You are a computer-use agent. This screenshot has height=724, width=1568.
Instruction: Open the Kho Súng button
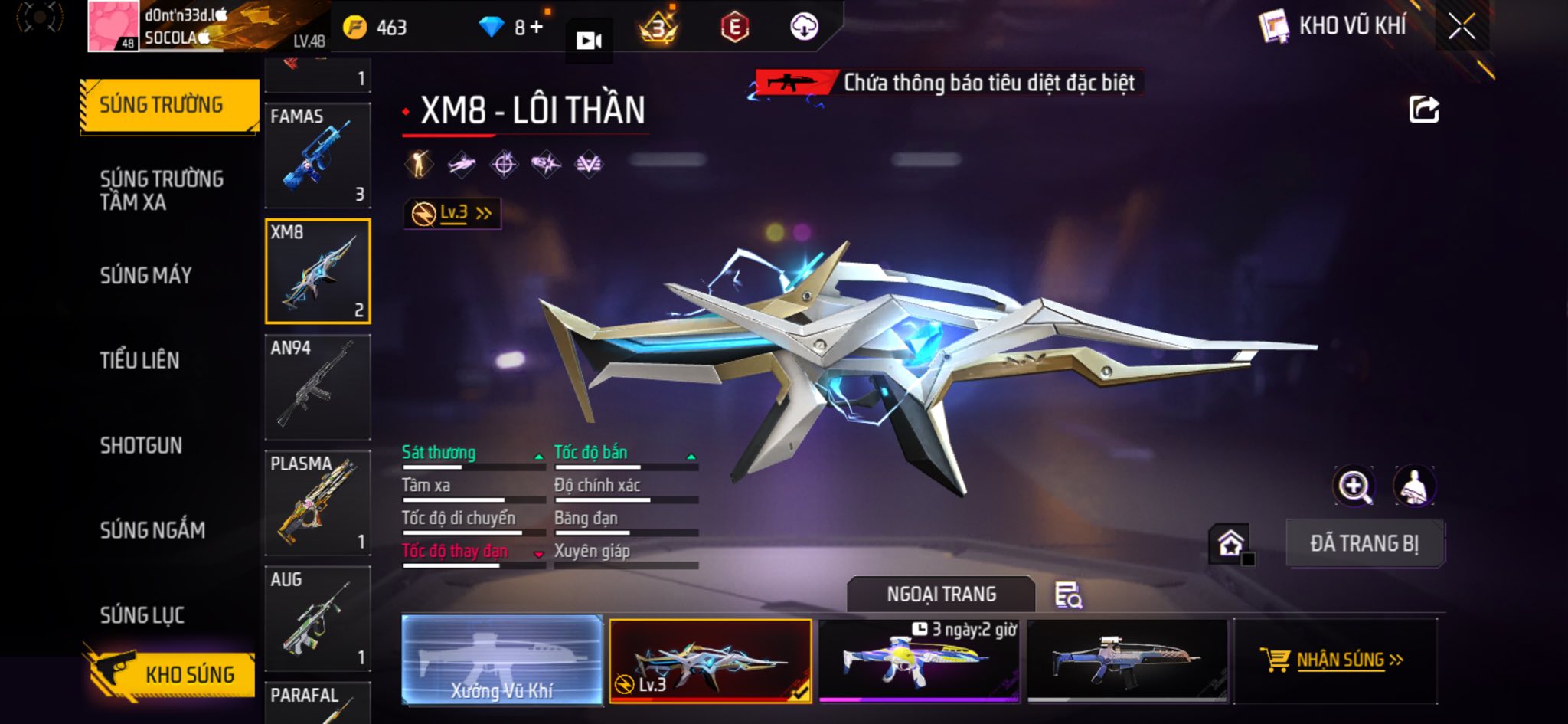click(x=170, y=674)
